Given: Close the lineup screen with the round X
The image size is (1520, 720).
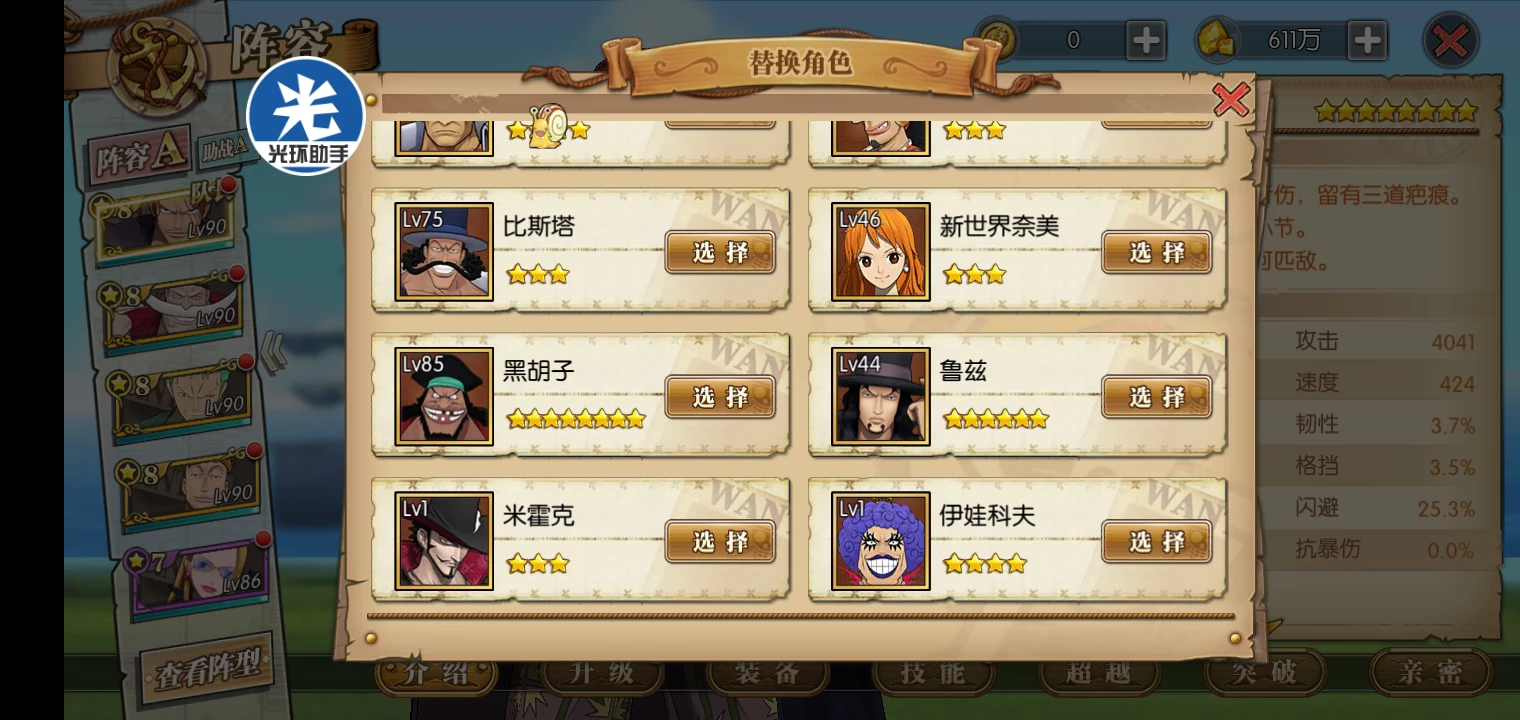Looking at the screenshot, I should [x=1450, y=41].
